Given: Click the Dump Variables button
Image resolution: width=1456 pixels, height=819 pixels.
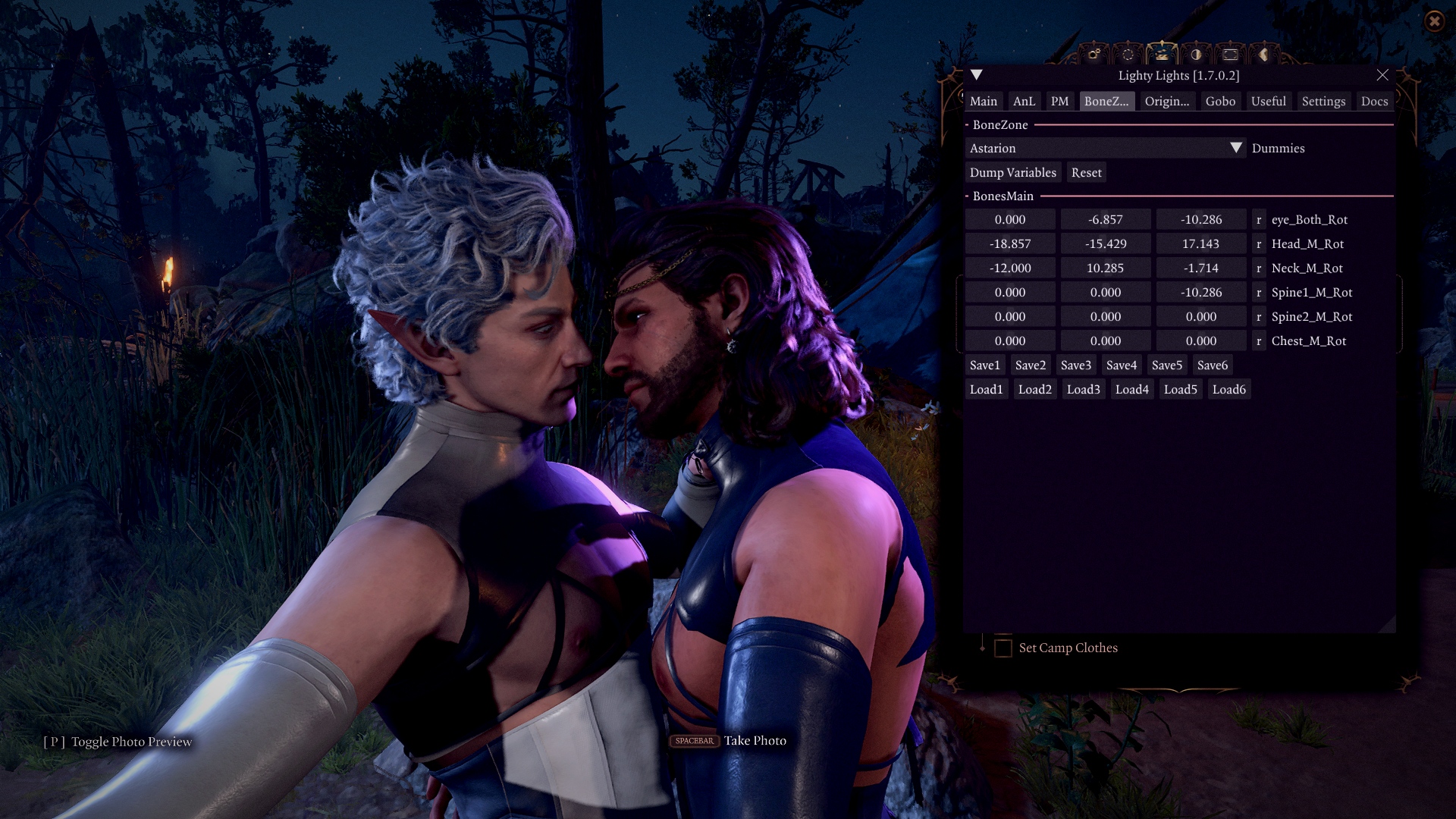Looking at the screenshot, I should click(x=1012, y=172).
